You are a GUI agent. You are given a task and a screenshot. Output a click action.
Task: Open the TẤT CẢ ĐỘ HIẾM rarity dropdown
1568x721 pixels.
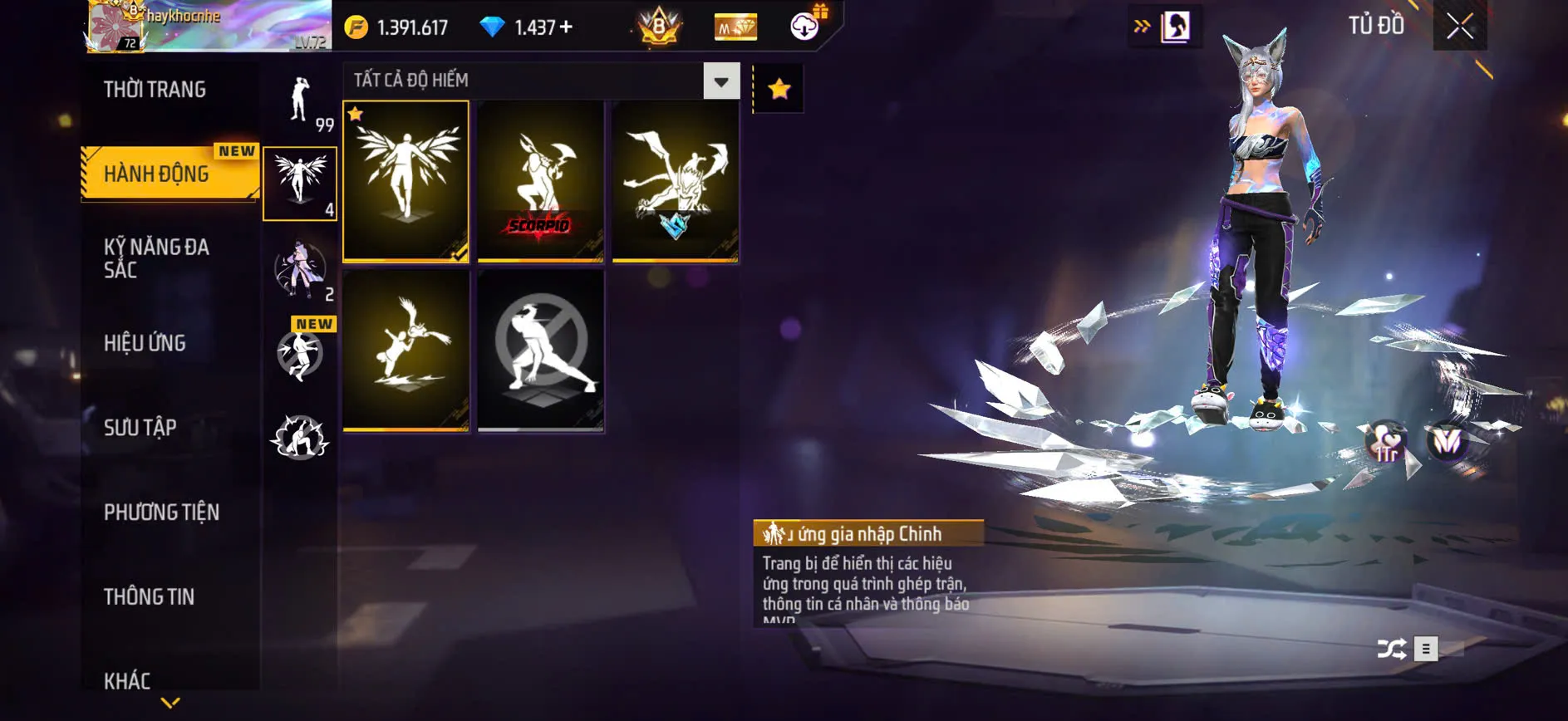[x=532, y=81]
